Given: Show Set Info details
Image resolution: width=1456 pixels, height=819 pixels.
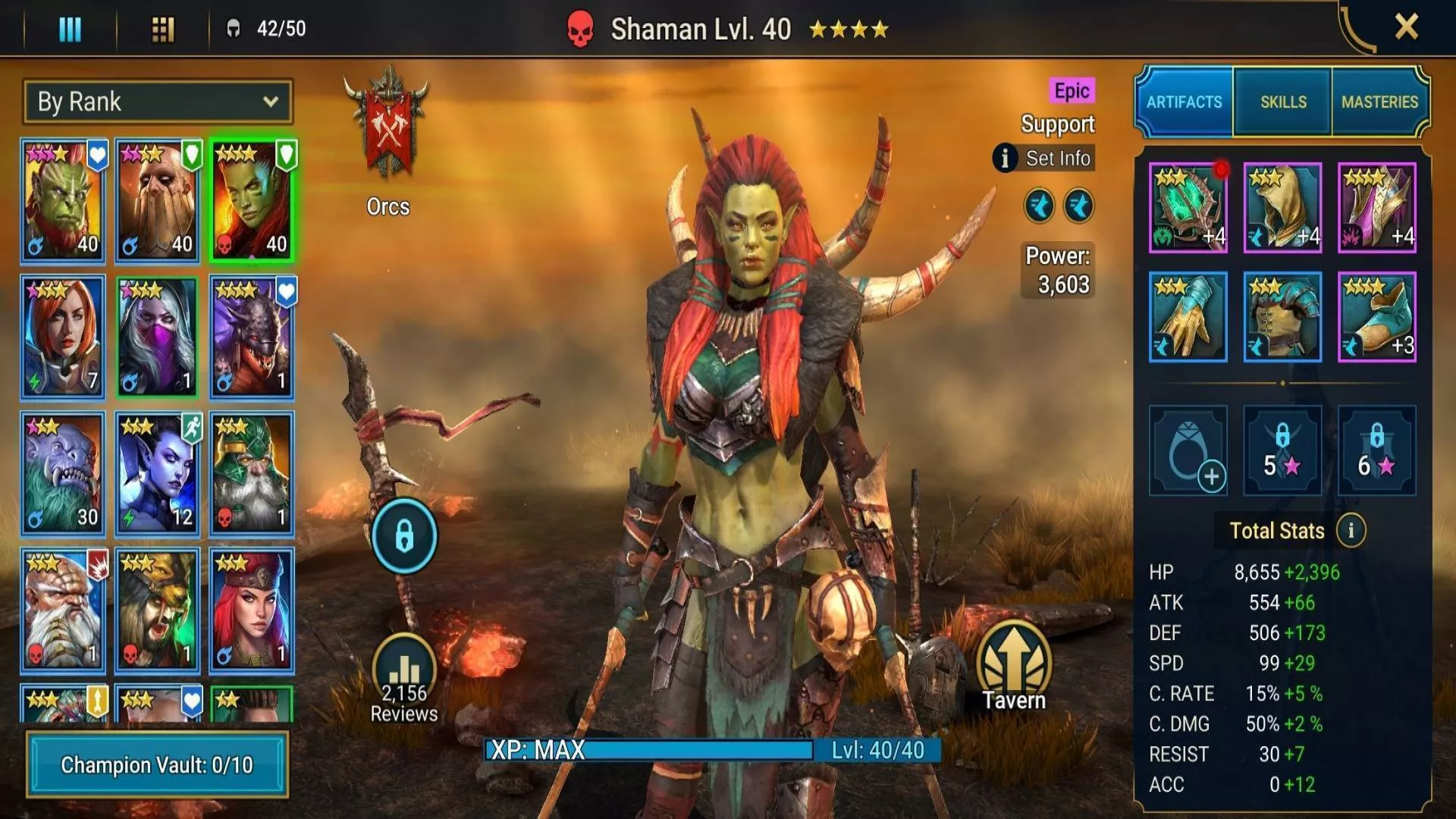Looking at the screenshot, I should coord(1045,158).
